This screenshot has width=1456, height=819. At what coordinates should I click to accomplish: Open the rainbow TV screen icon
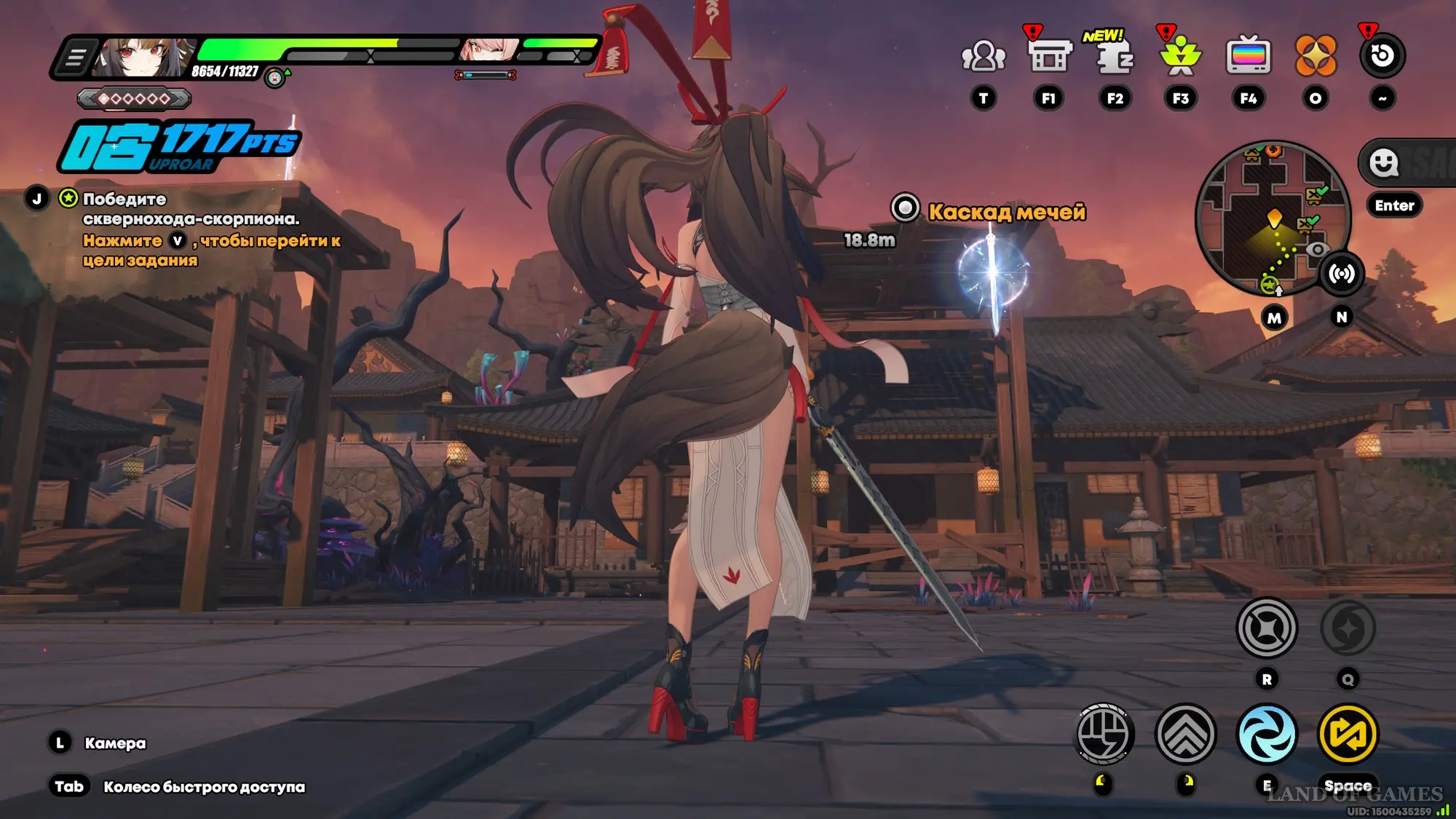coord(1248,56)
